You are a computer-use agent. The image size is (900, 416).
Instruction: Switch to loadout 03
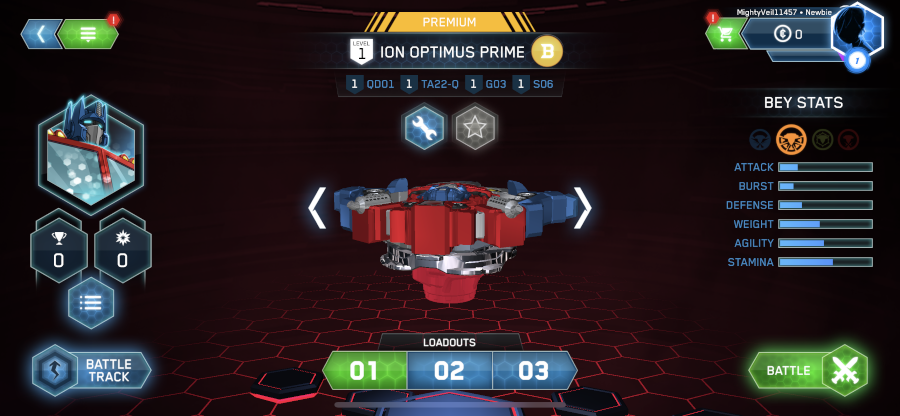pyautogui.click(x=534, y=371)
